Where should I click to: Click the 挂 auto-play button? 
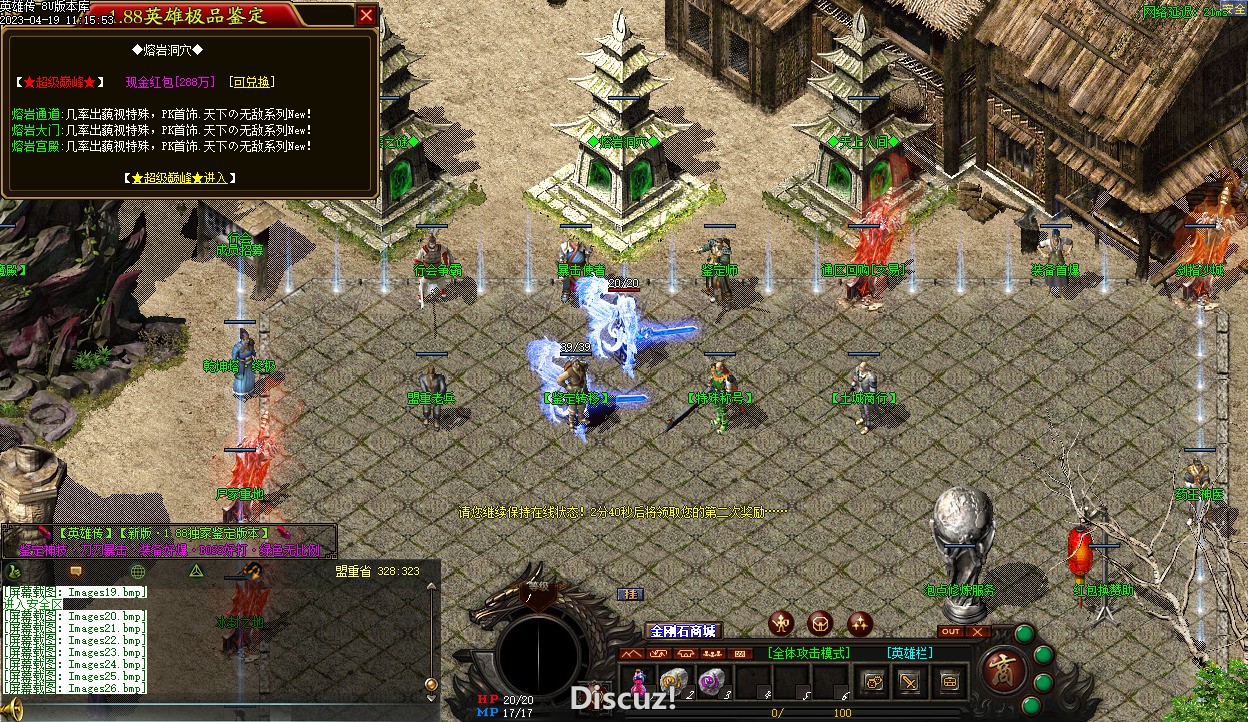click(x=630, y=594)
